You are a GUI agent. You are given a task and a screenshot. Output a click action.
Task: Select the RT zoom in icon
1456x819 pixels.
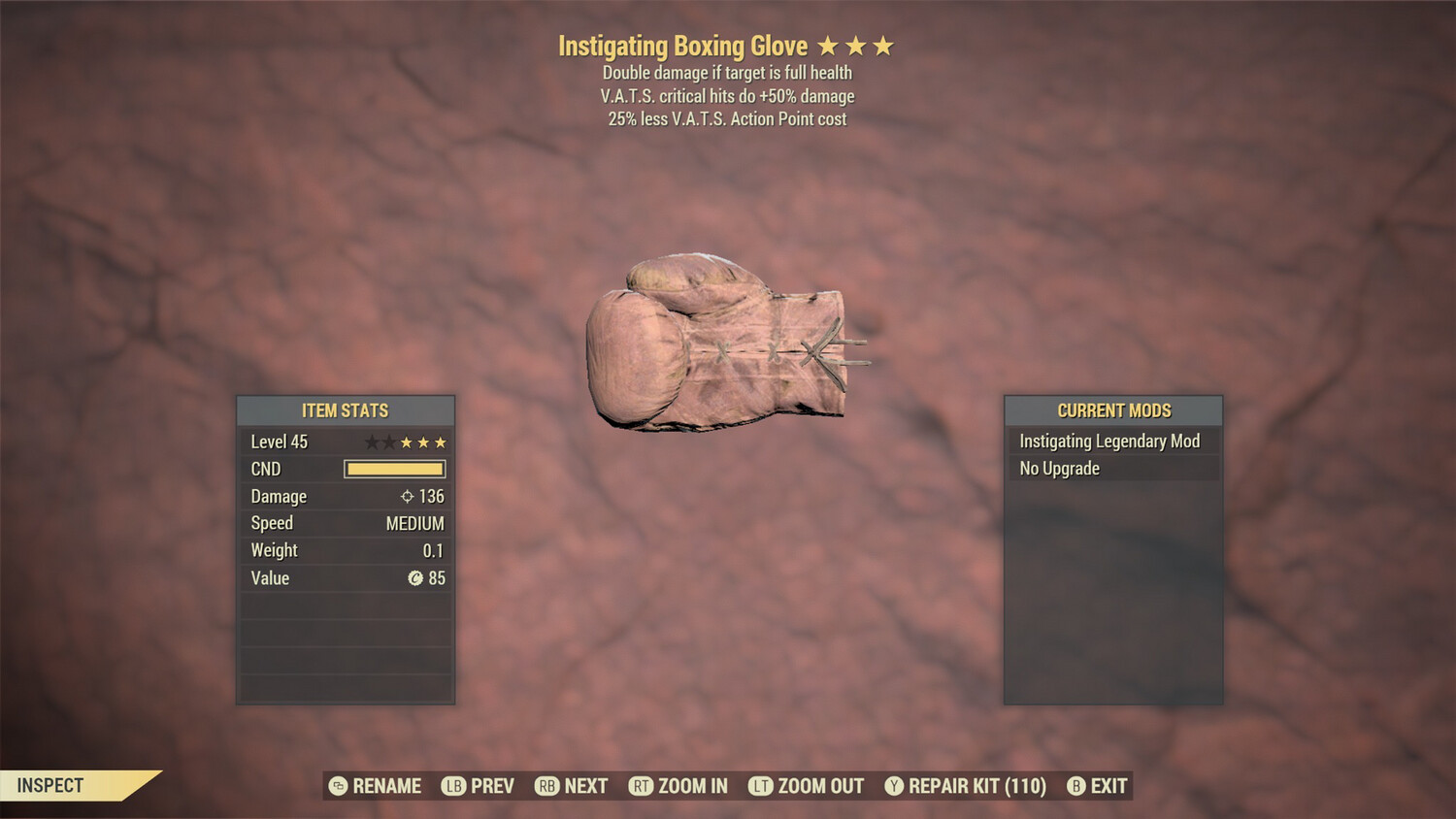point(642,786)
